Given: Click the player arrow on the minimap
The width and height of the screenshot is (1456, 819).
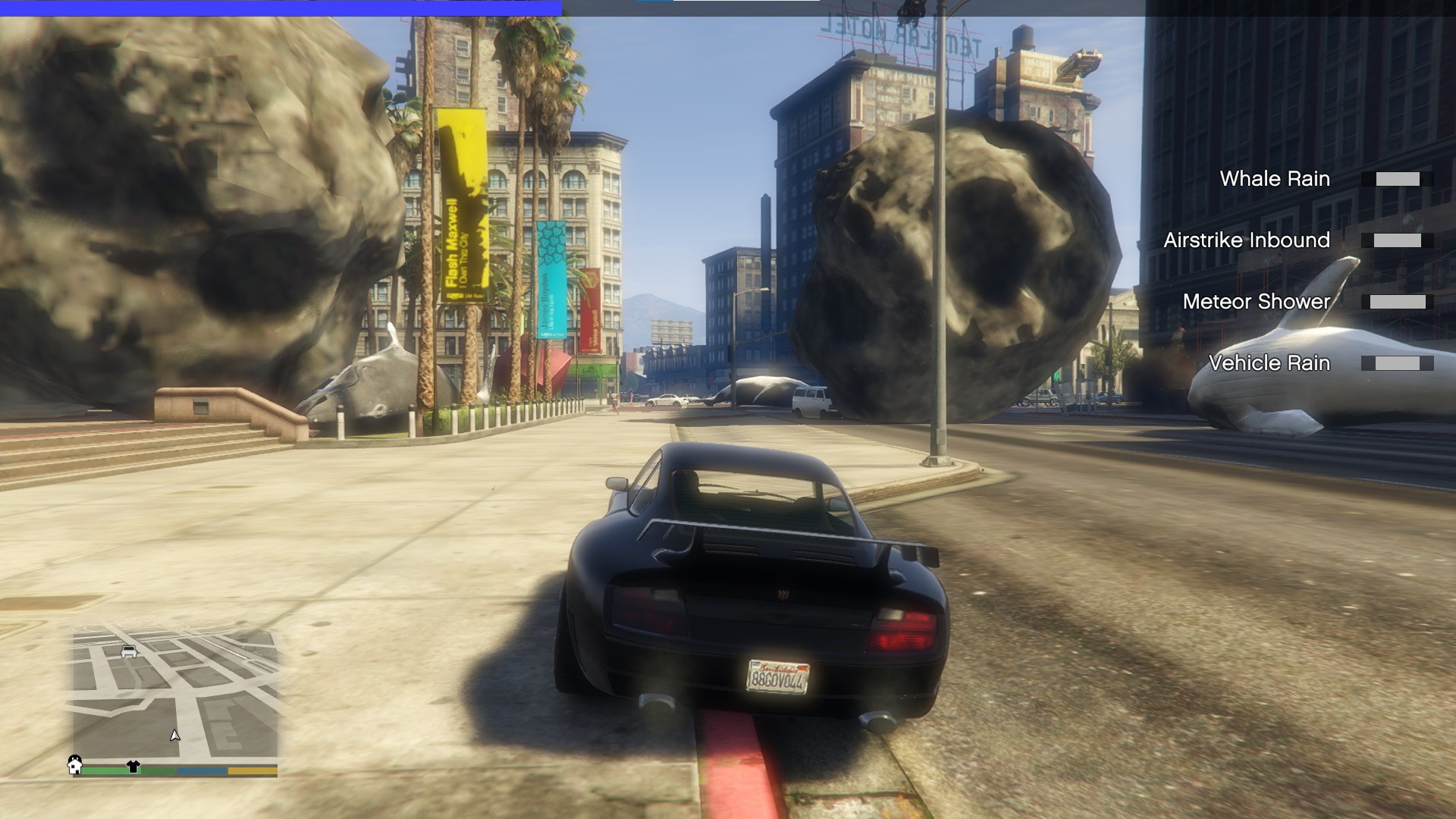Looking at the screenshot, I should [x=175, y=735].
